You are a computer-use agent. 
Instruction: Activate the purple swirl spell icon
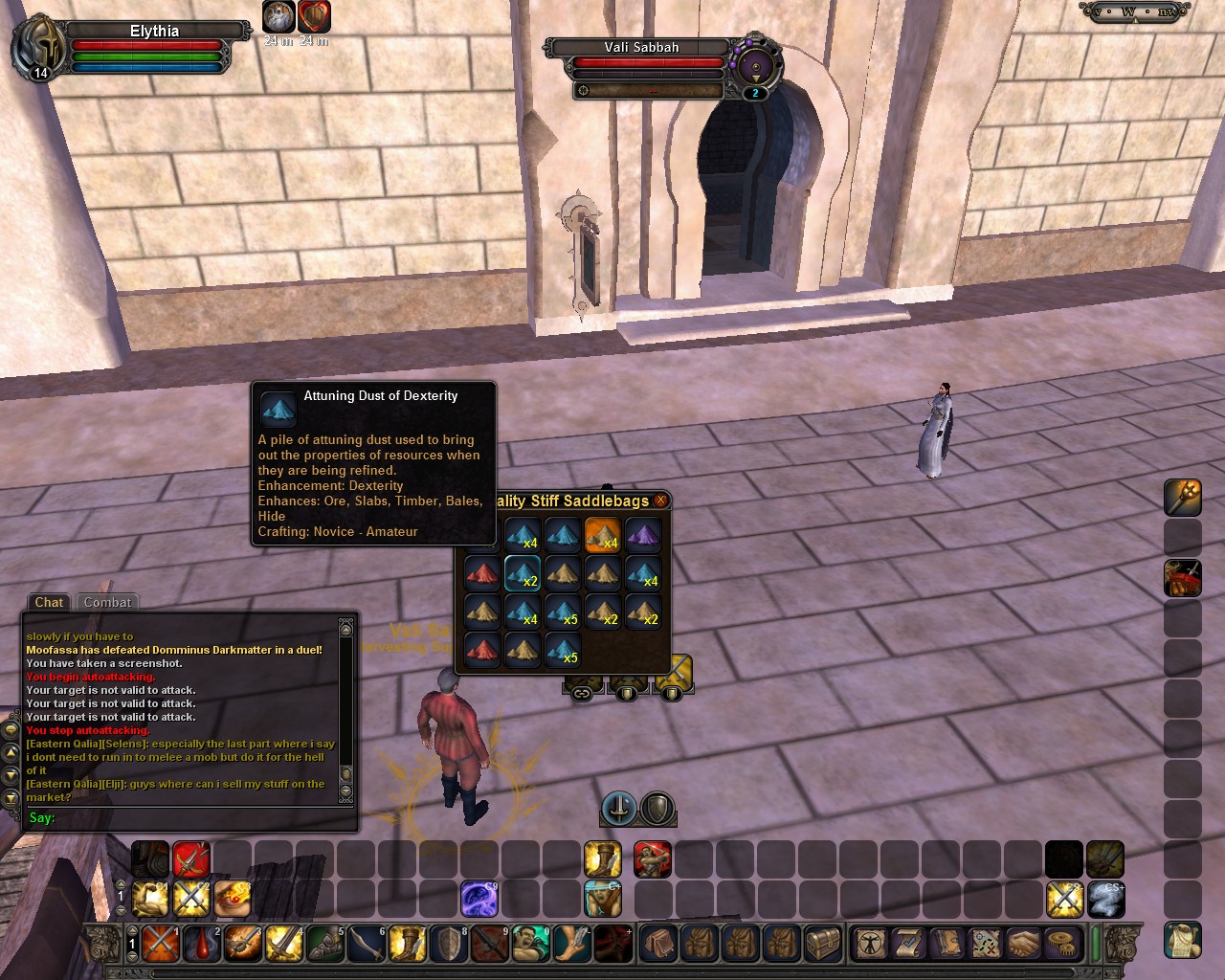(479, 900)
